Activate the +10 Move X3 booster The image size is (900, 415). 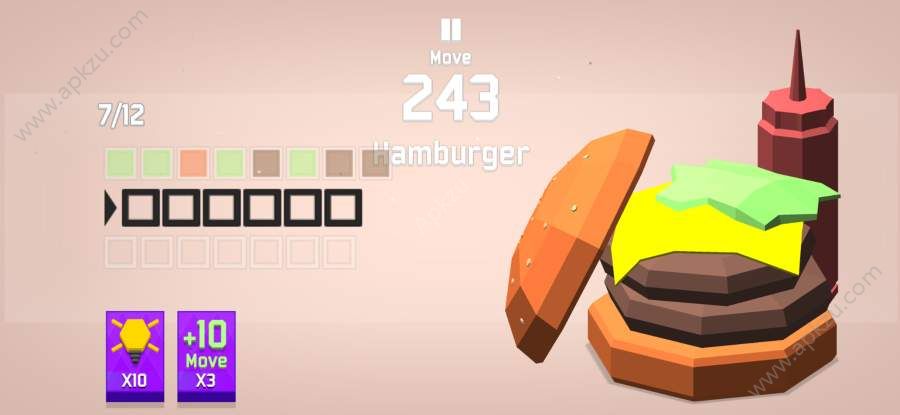[207, 356]
